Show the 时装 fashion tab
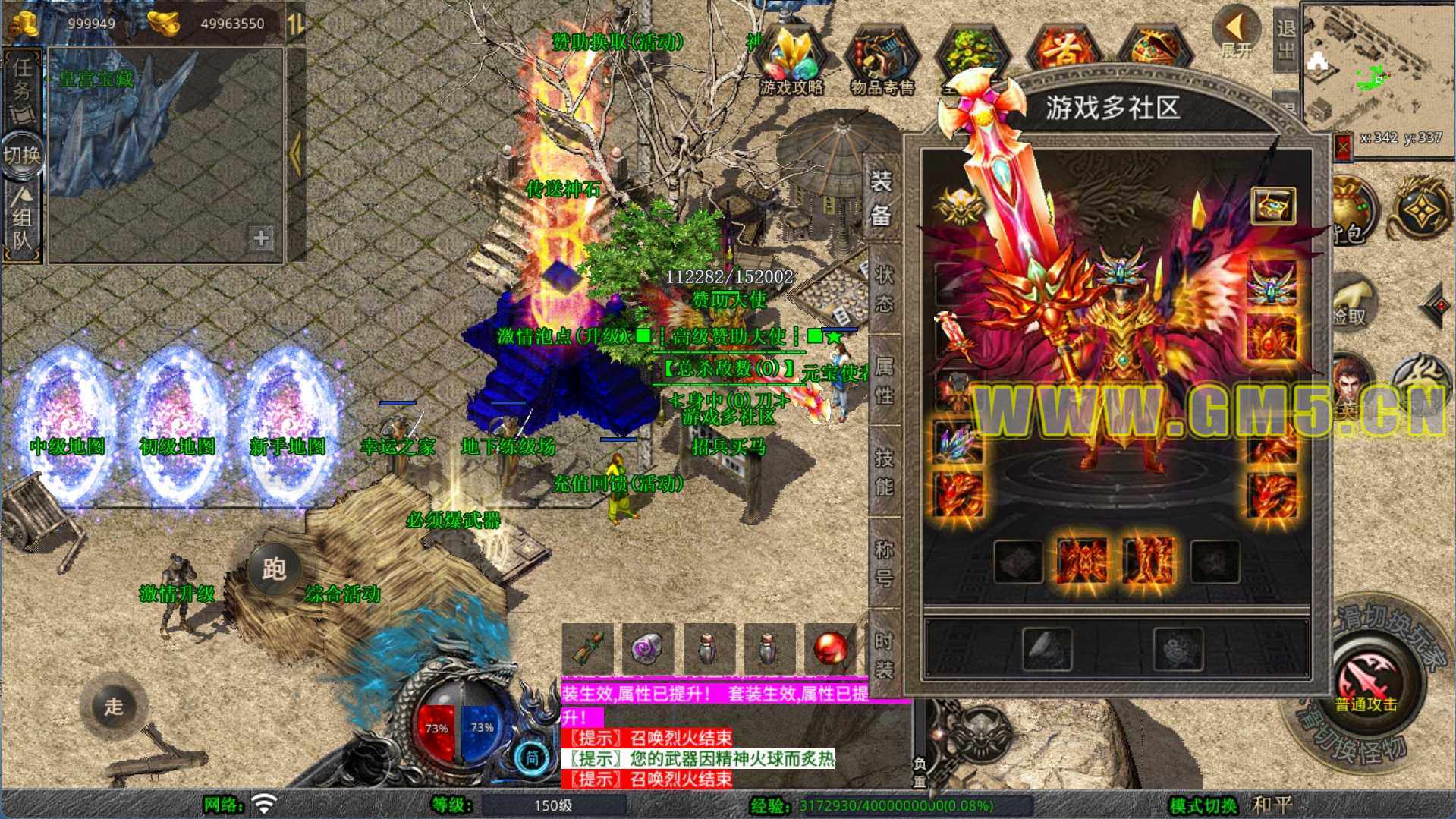 [x=884, y=654]
